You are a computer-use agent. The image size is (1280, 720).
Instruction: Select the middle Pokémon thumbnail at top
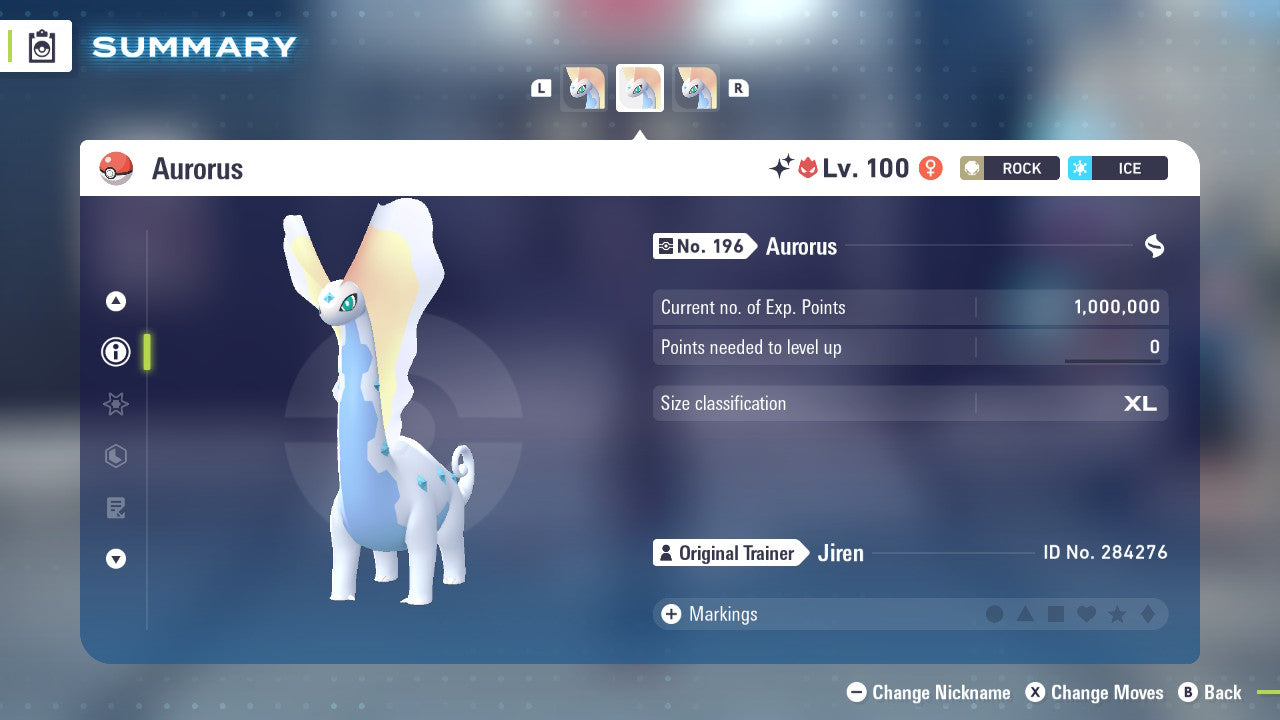[x=640, y=87]
